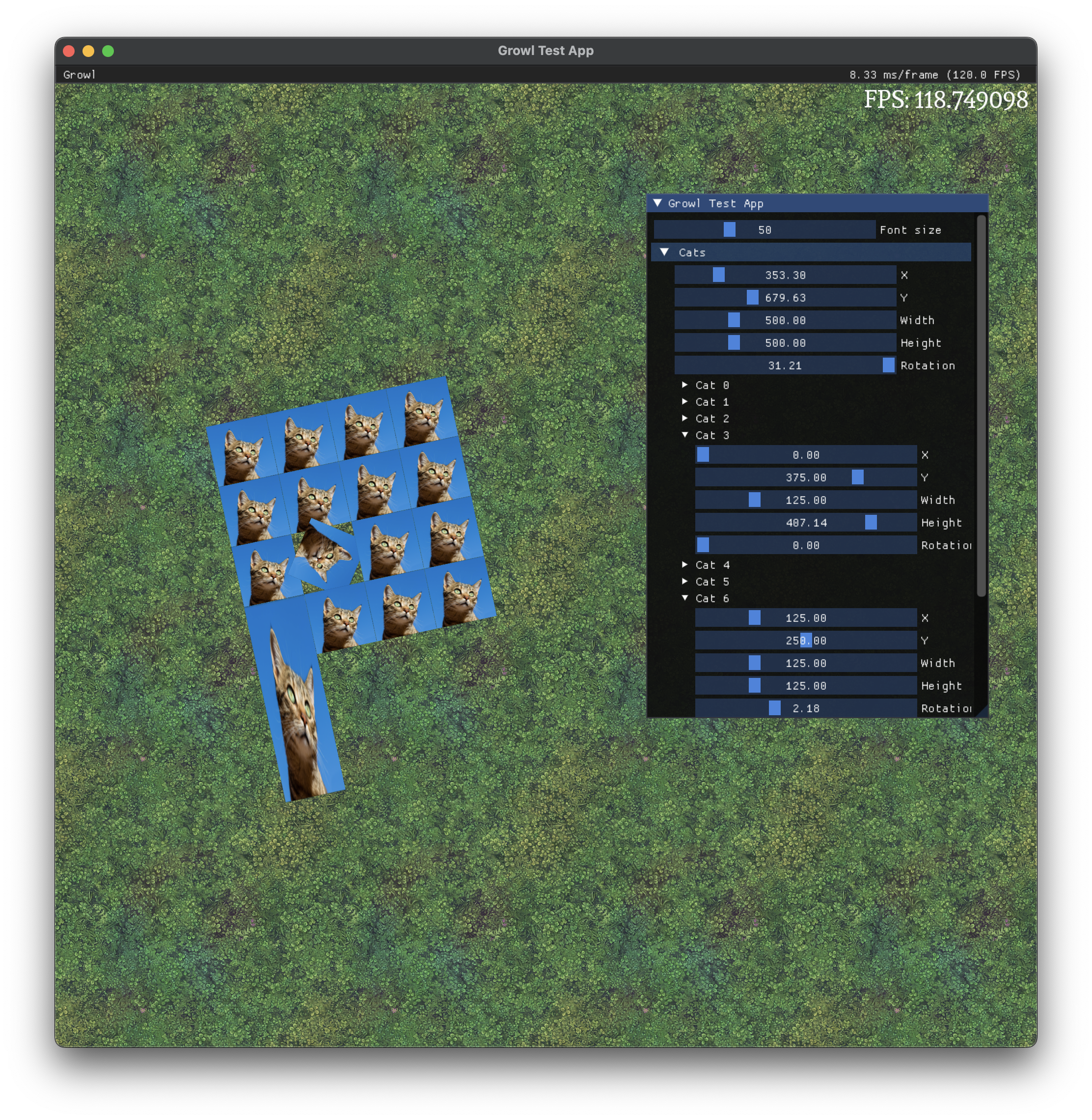Click the Cats X slider showing 353.30
This screenshot has height=1120, width=1092.
[785, 275]
